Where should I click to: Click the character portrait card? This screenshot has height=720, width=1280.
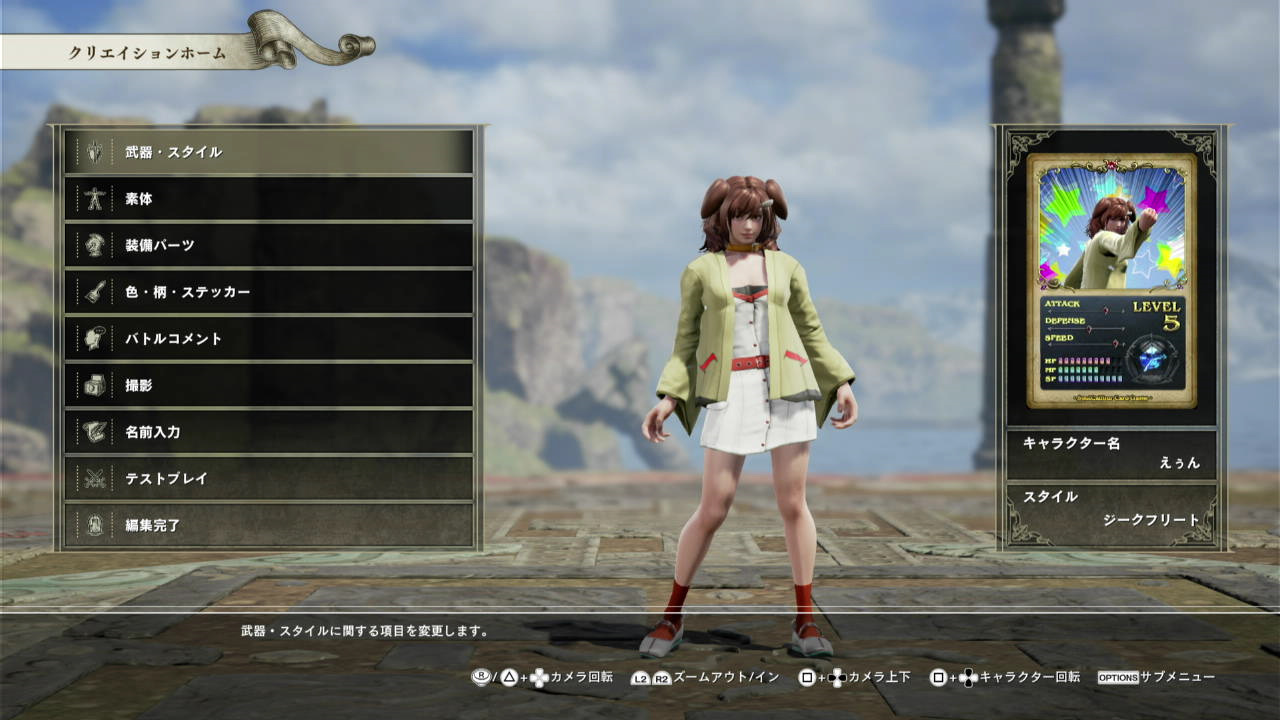click(1111, 280)
